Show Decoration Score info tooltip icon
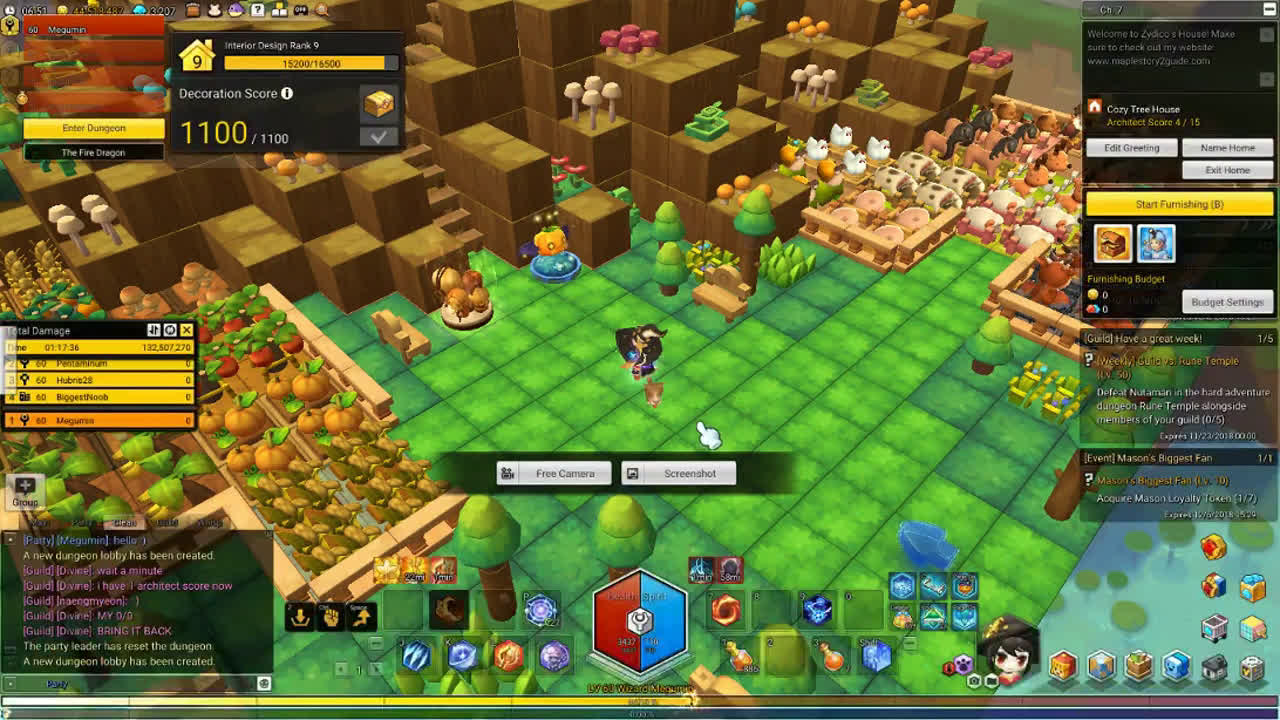 tap(287, 93)
